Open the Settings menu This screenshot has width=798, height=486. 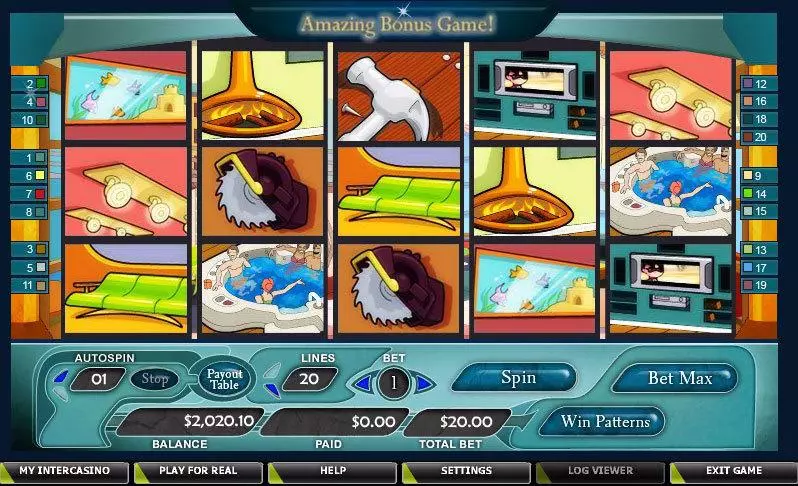466,470
